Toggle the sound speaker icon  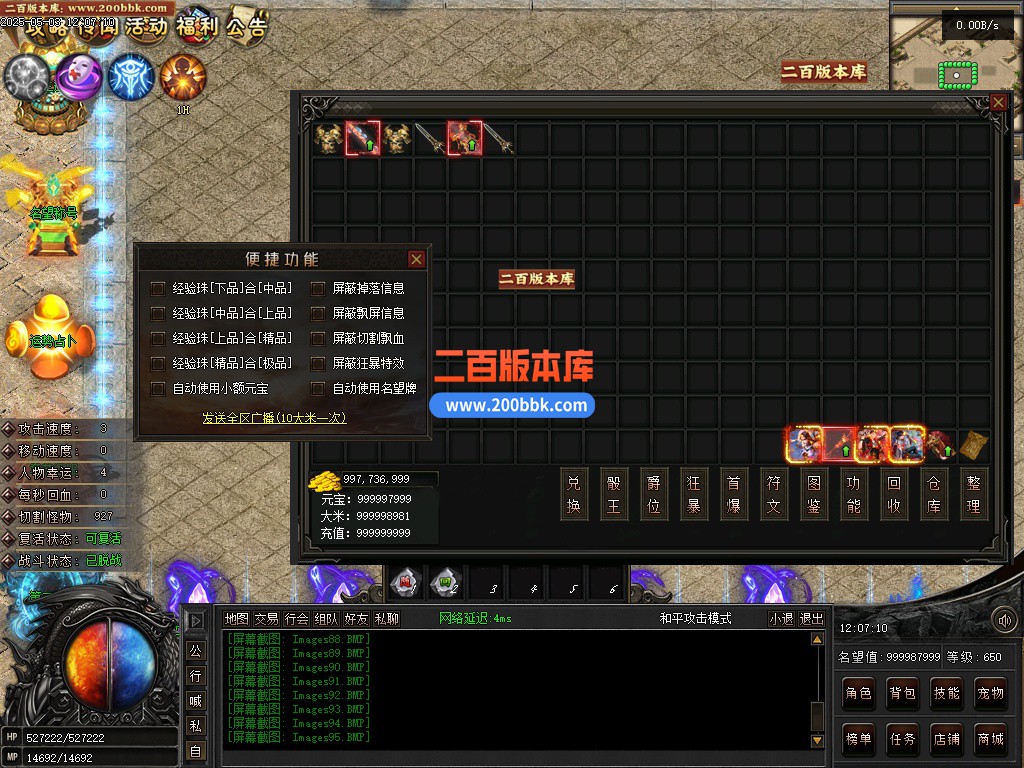tap(1004, 621)
